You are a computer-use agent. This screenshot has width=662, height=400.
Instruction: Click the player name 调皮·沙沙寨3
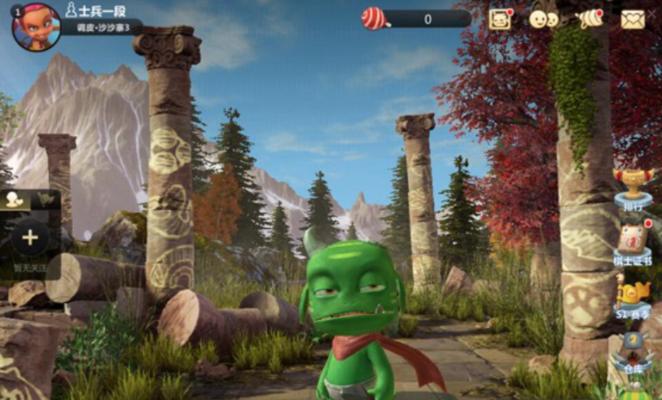pyautogui.click(x=104, y=28)
